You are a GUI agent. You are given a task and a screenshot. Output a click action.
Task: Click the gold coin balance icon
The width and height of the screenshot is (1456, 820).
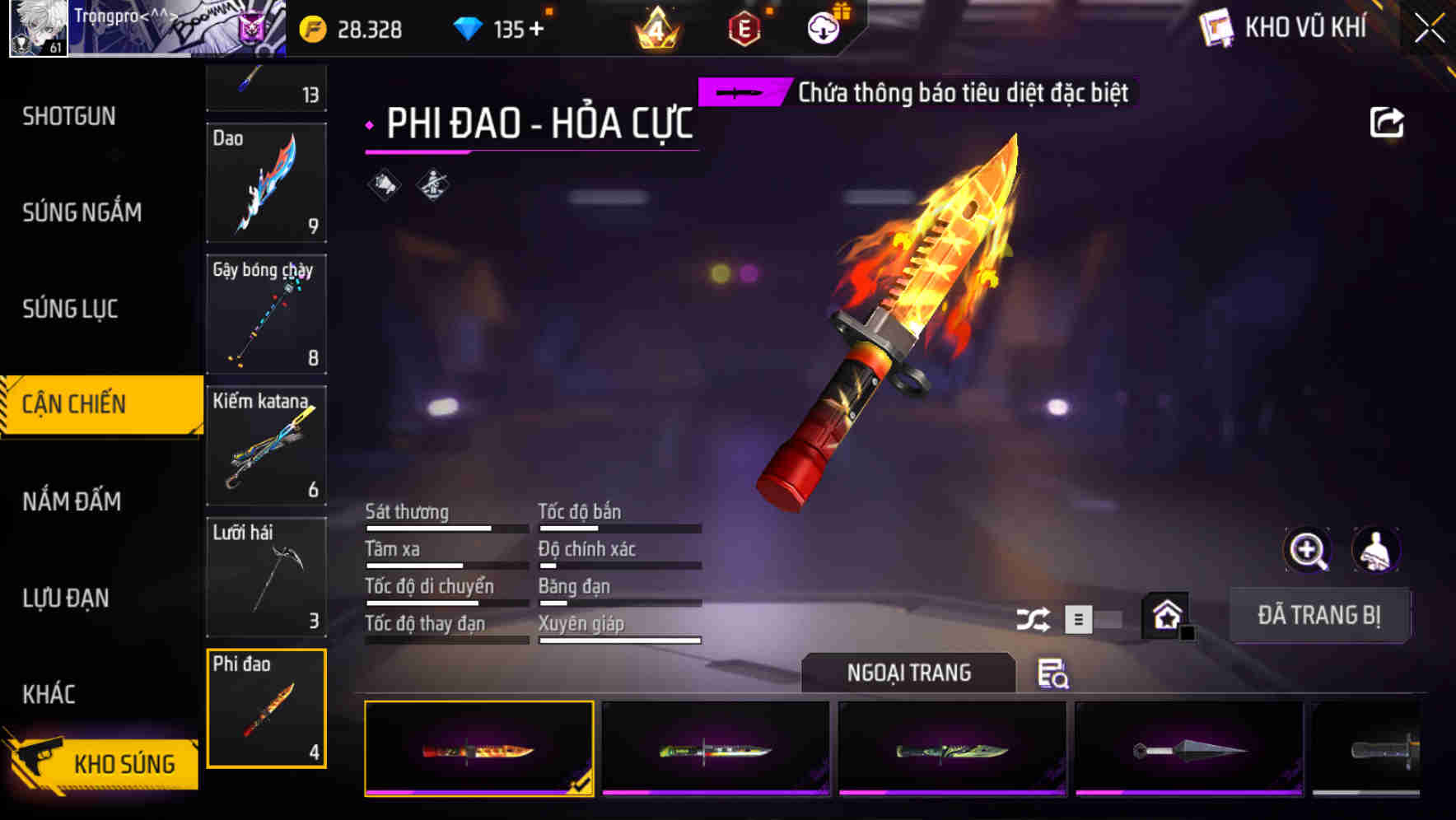tap(311, 27)
